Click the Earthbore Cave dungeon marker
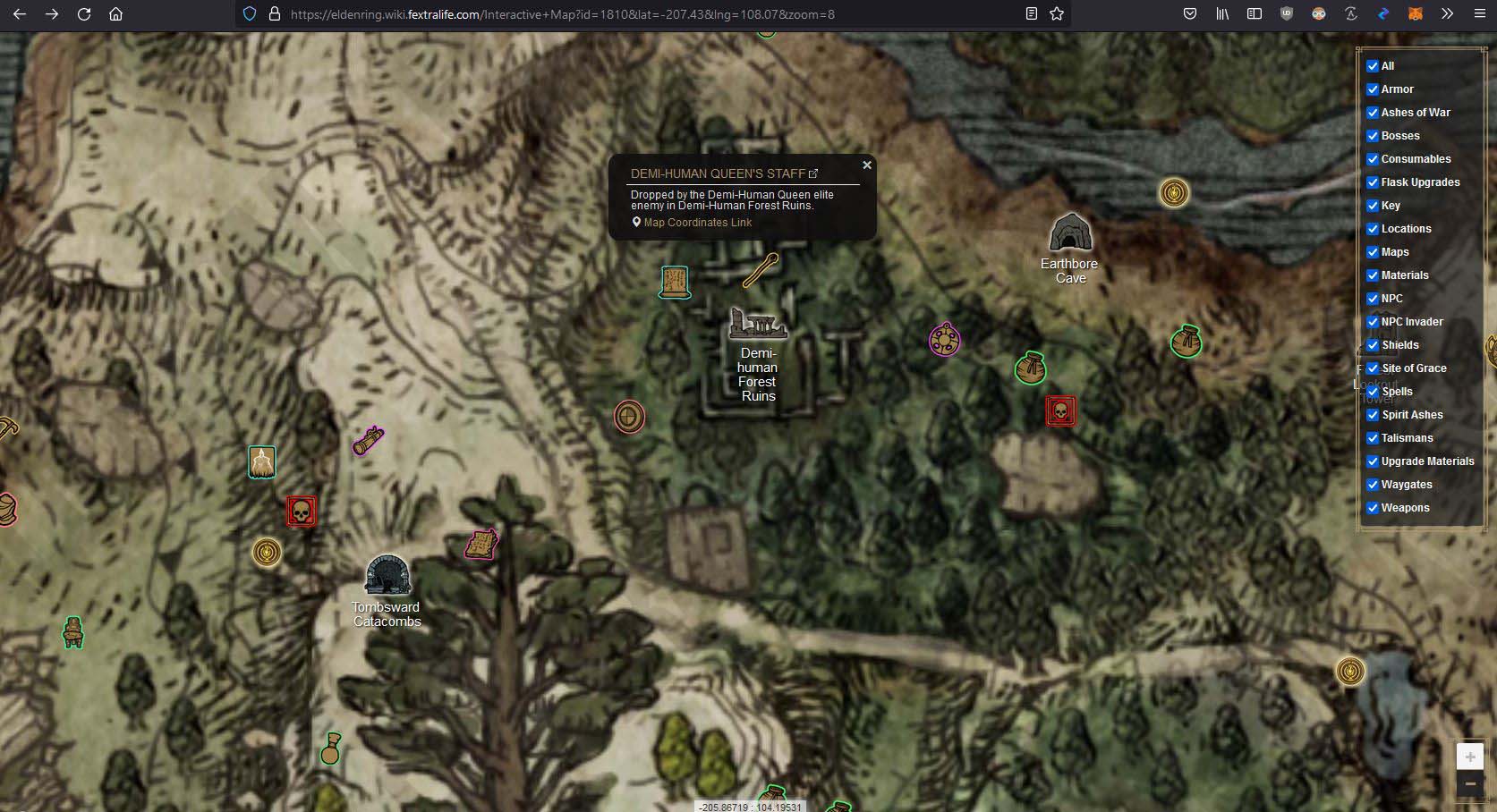1497x812 pixels. point(1070,233)
